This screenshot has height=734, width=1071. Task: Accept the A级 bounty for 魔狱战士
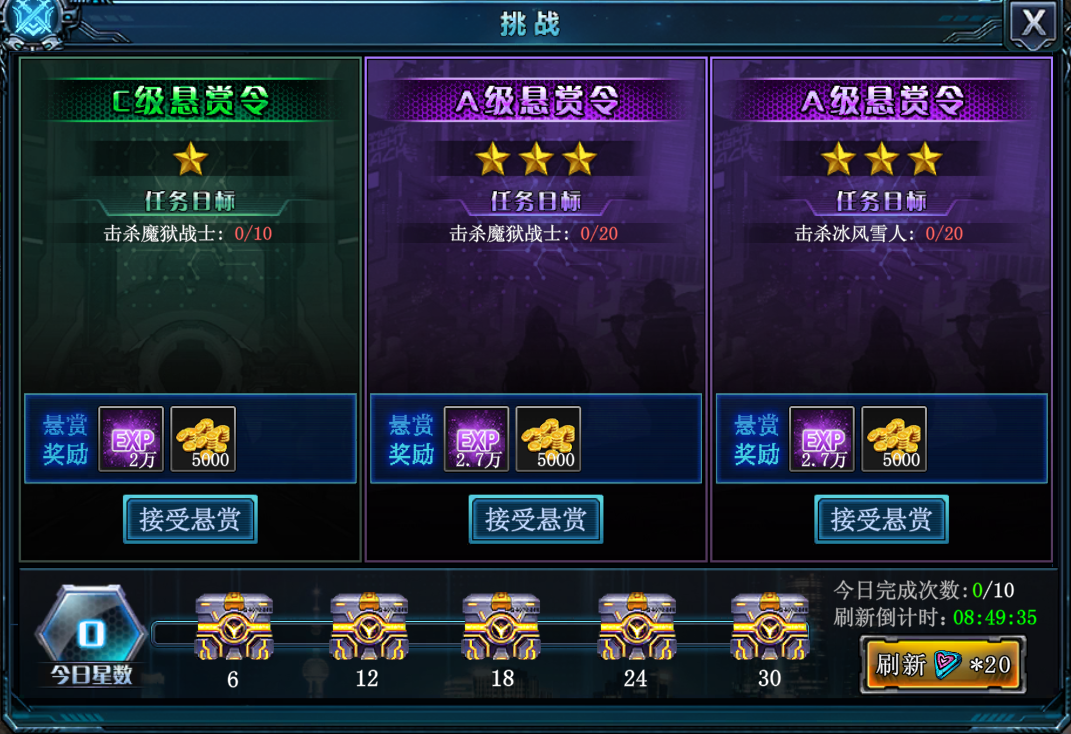pyautogui.click(x=536, y=519)
